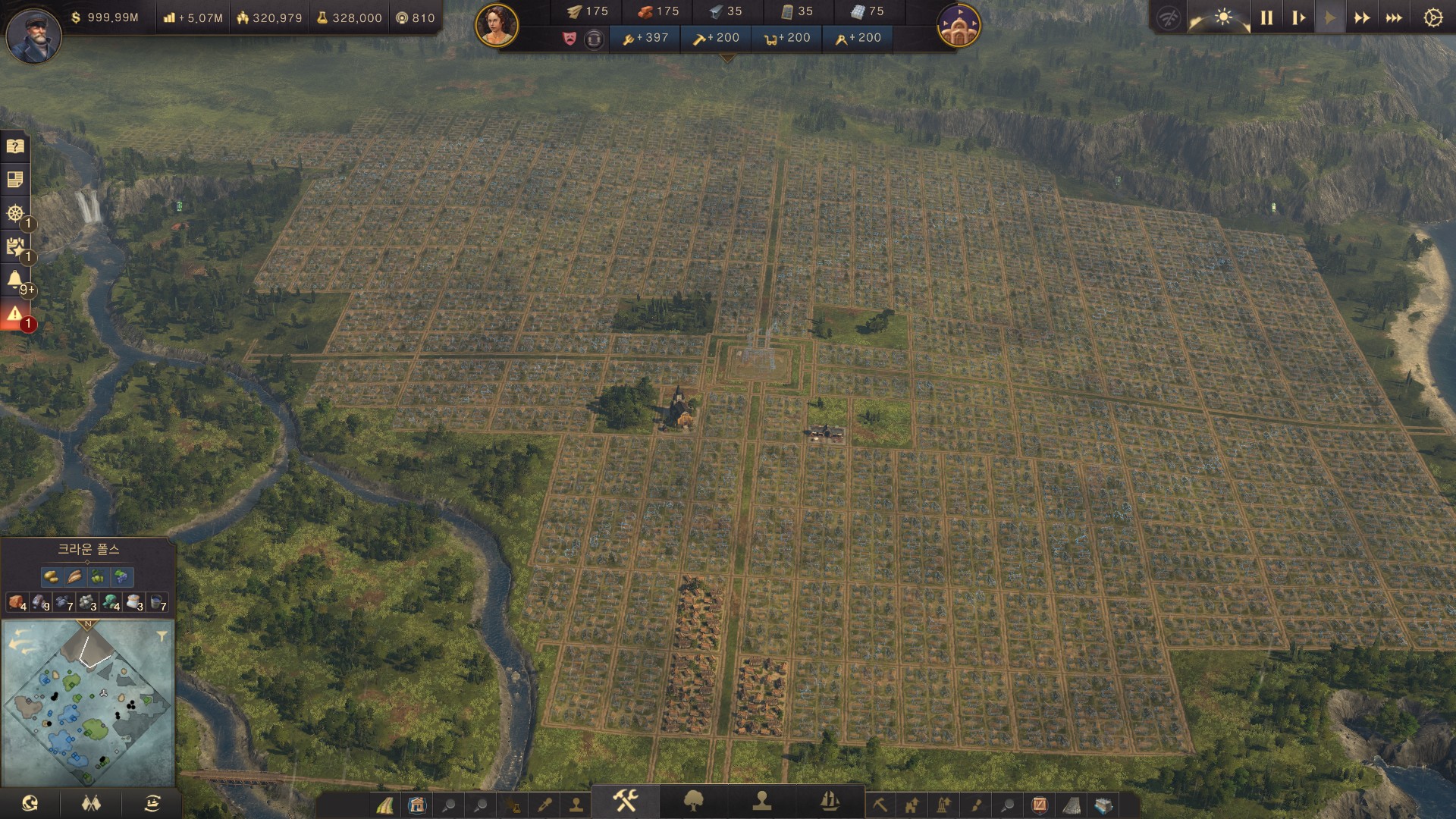
Task: Switch to the ship category tab
Action: tap(830, 801)
